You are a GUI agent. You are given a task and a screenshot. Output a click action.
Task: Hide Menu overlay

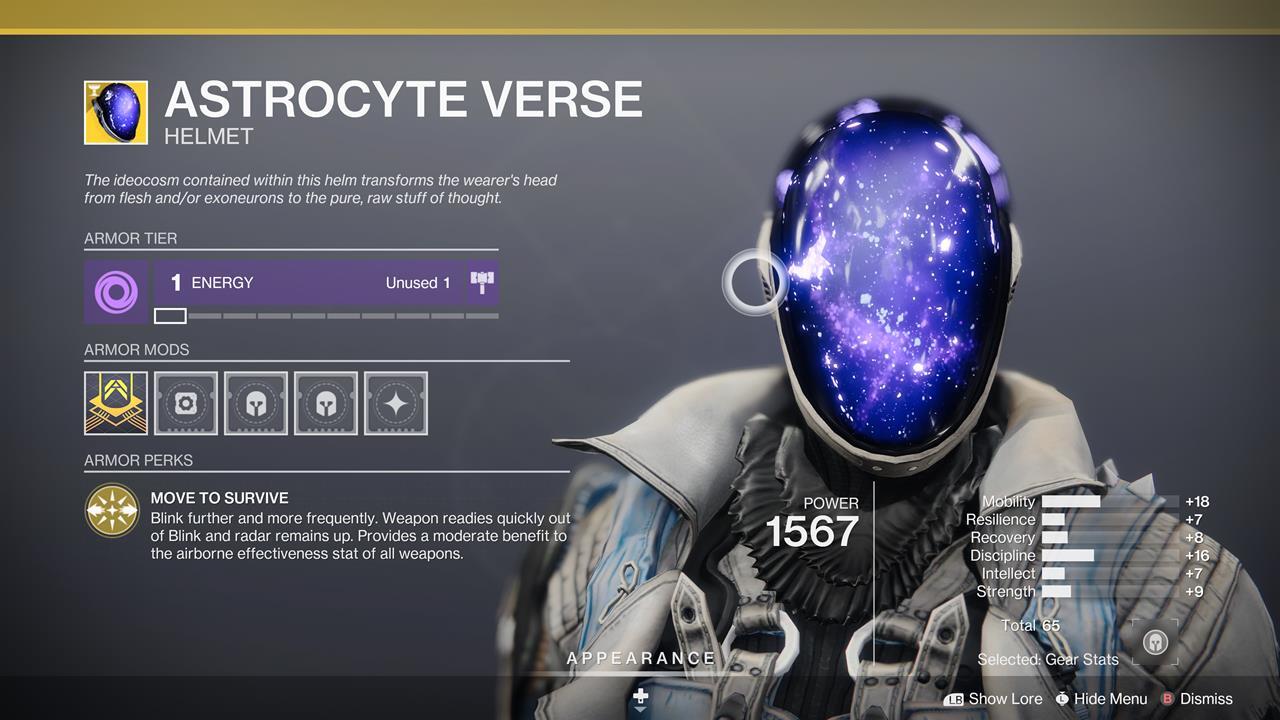tap(1110, 699)
